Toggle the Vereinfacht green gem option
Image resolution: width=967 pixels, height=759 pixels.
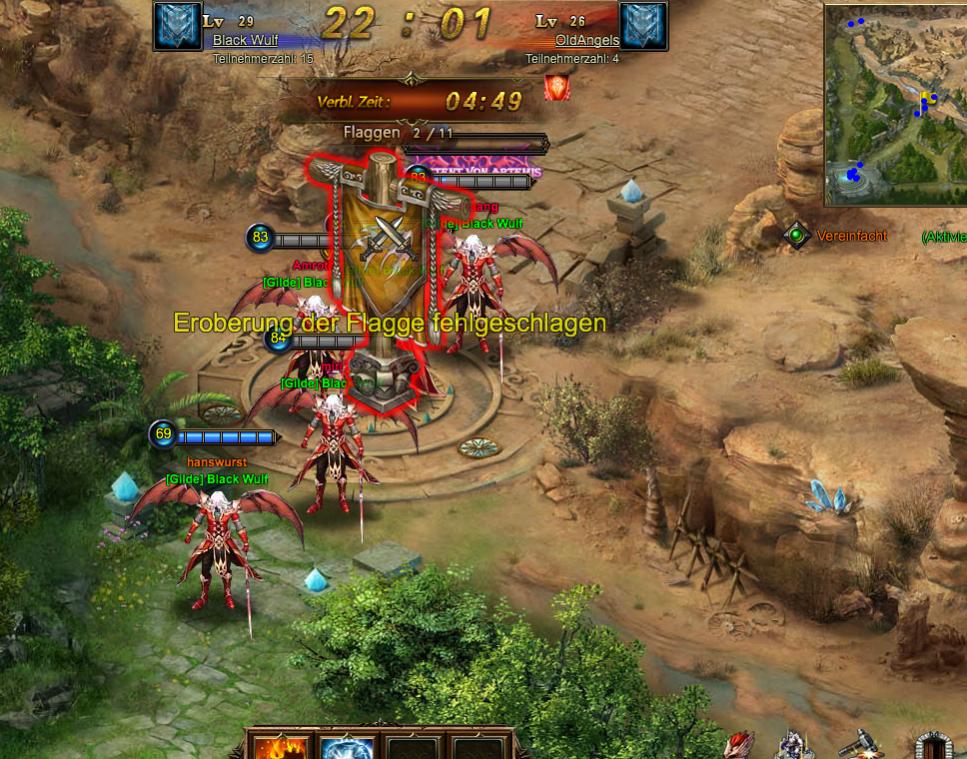pos(796,236)
